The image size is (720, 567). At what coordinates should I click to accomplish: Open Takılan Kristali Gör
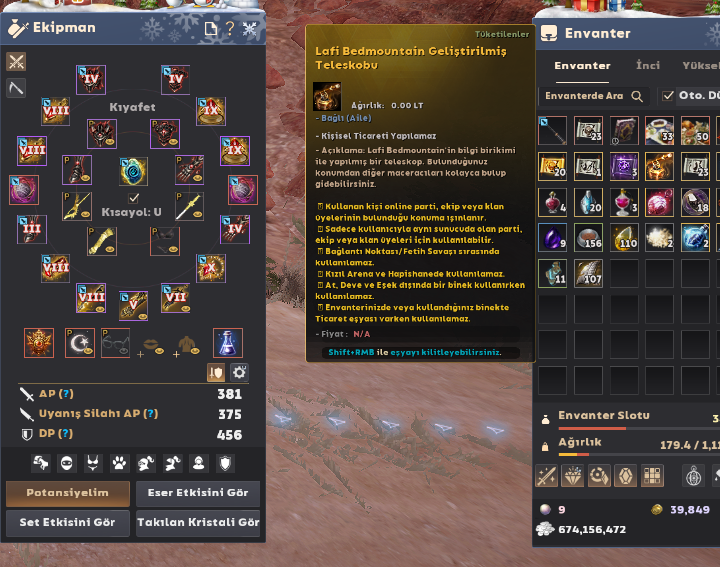tap(197, 522)
